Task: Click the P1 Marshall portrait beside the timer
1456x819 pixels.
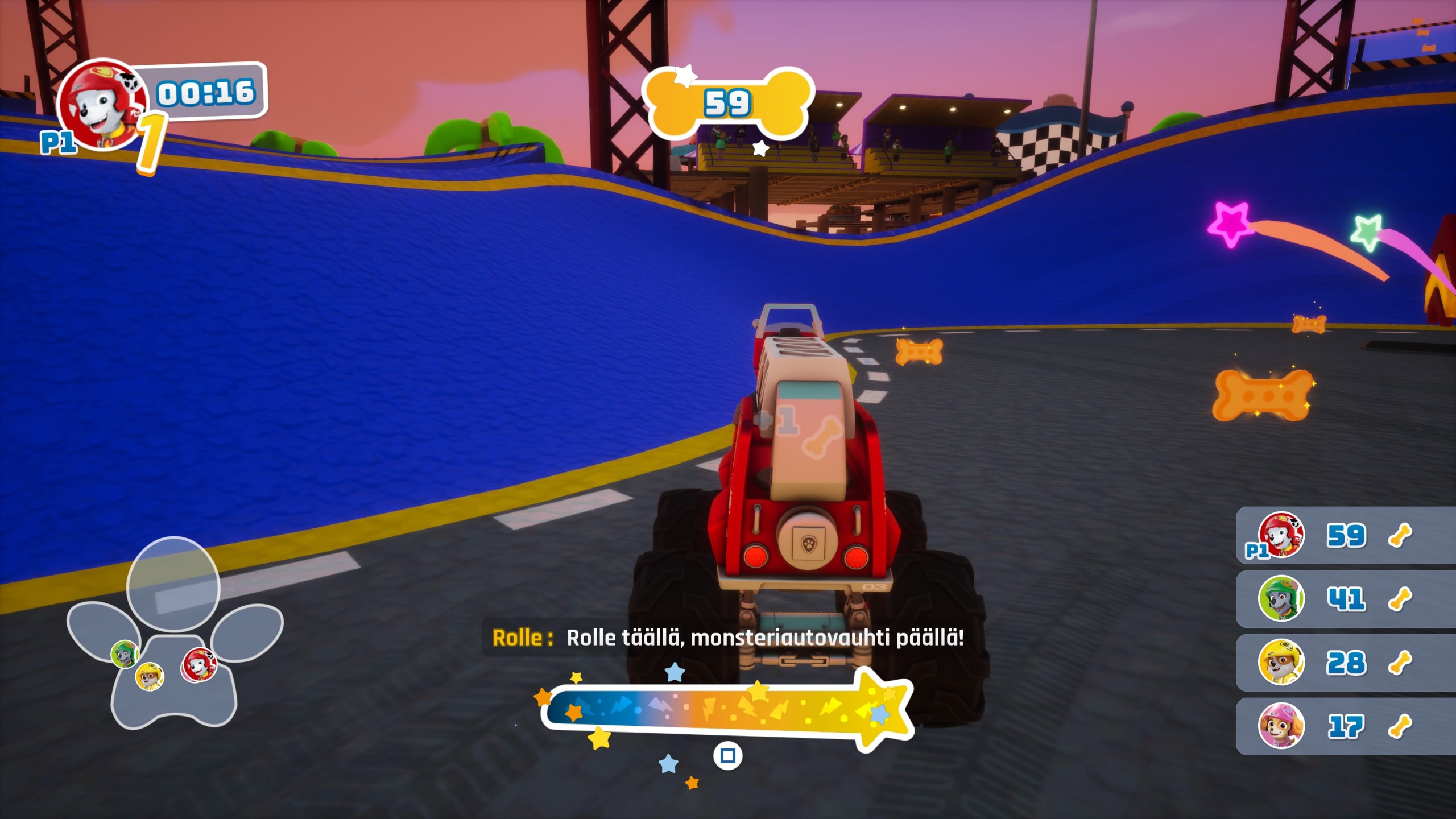Action: tap(101, 104)
